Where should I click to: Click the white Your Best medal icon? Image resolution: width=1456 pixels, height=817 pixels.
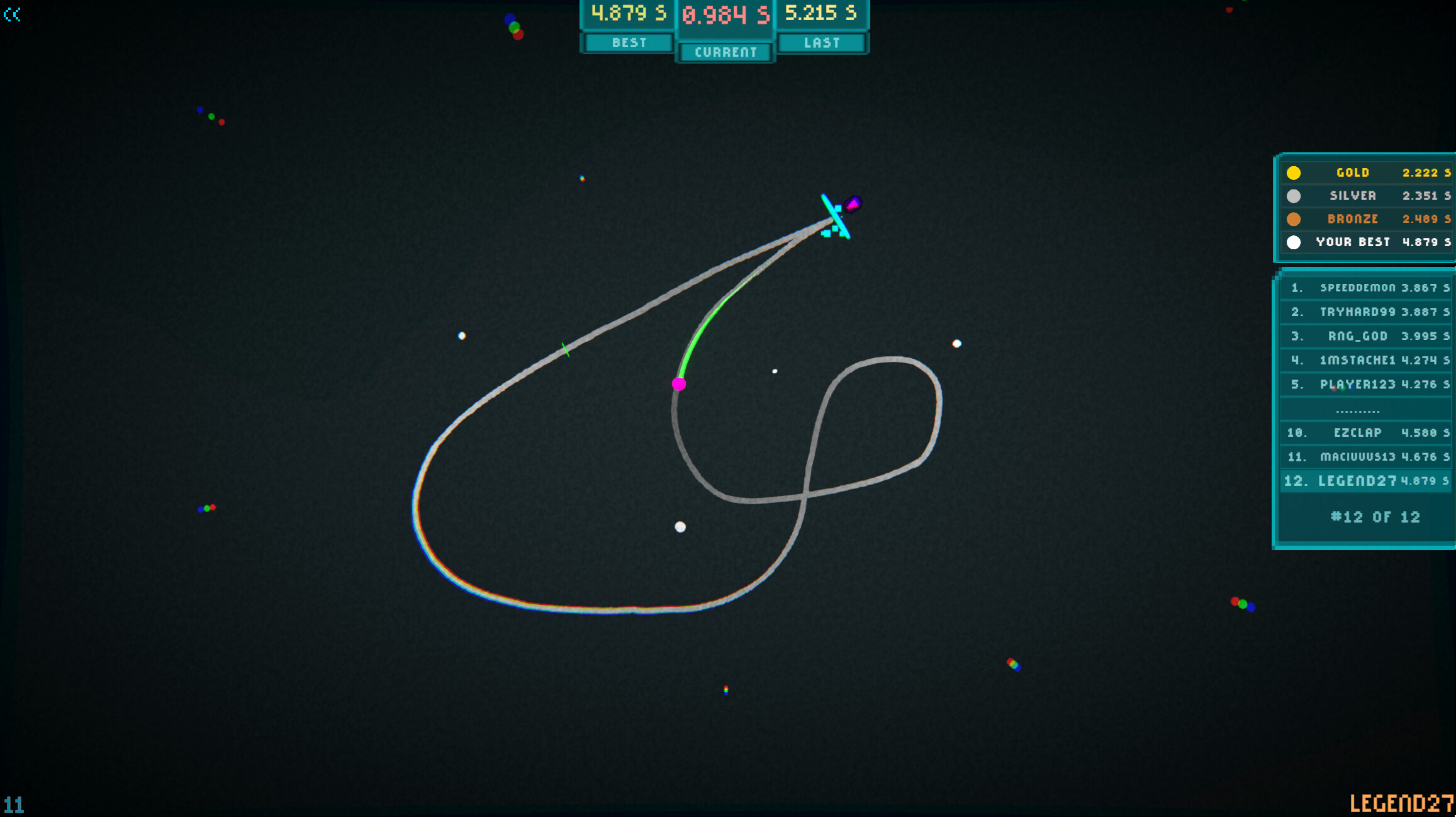coord(1295,242)
